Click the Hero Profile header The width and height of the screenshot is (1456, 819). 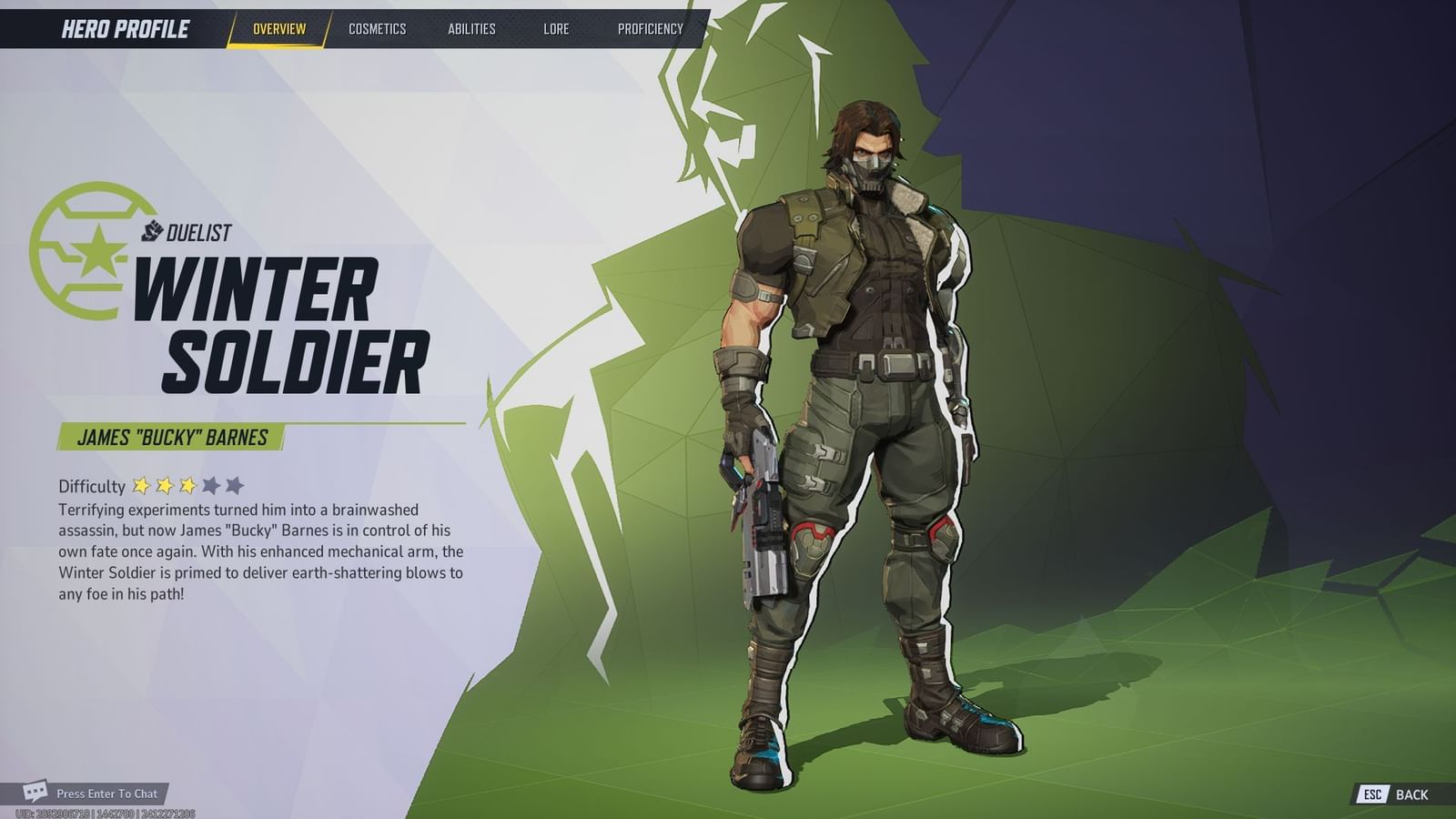pyautogui.click(x=125, y=26)
